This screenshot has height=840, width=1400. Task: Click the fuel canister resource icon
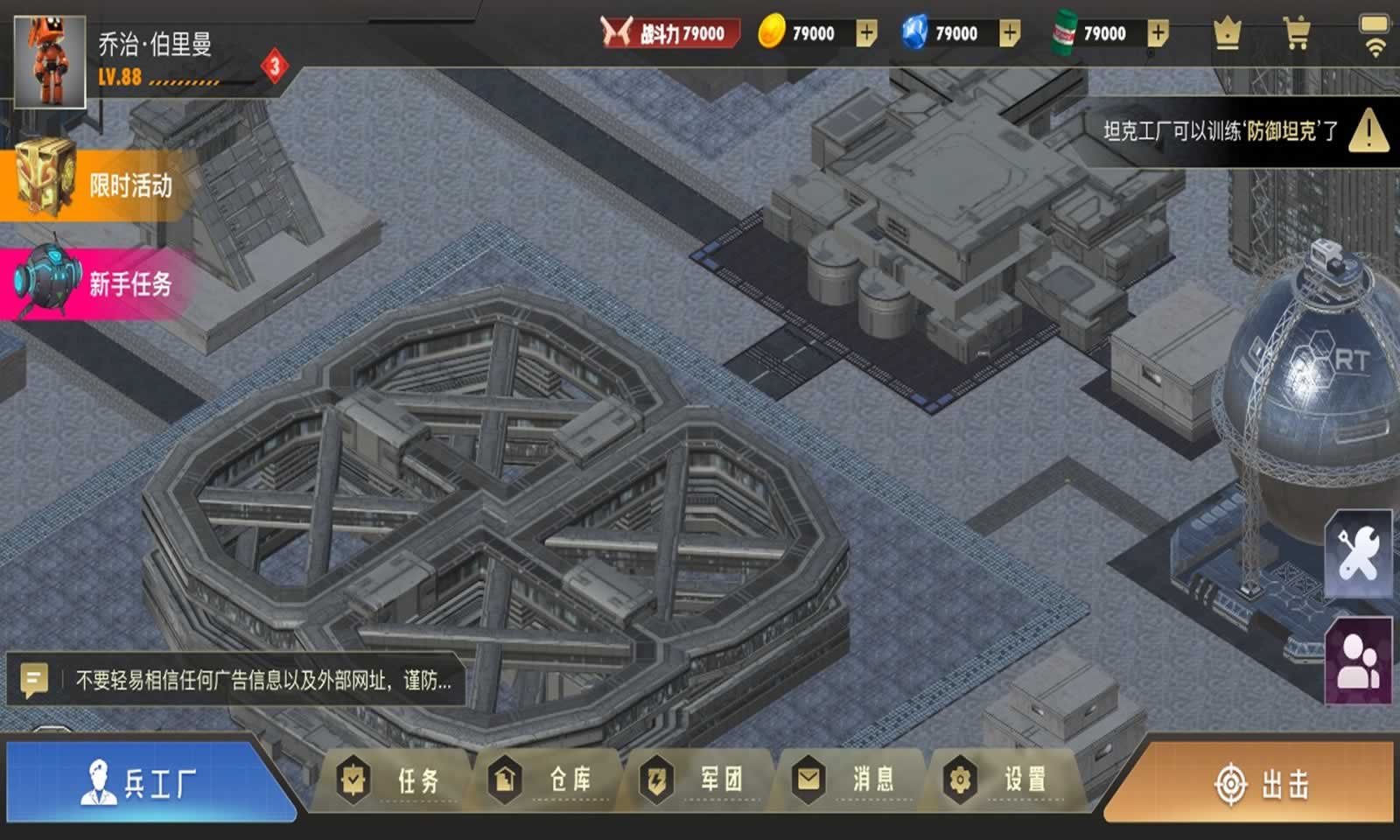[1063, 33]
